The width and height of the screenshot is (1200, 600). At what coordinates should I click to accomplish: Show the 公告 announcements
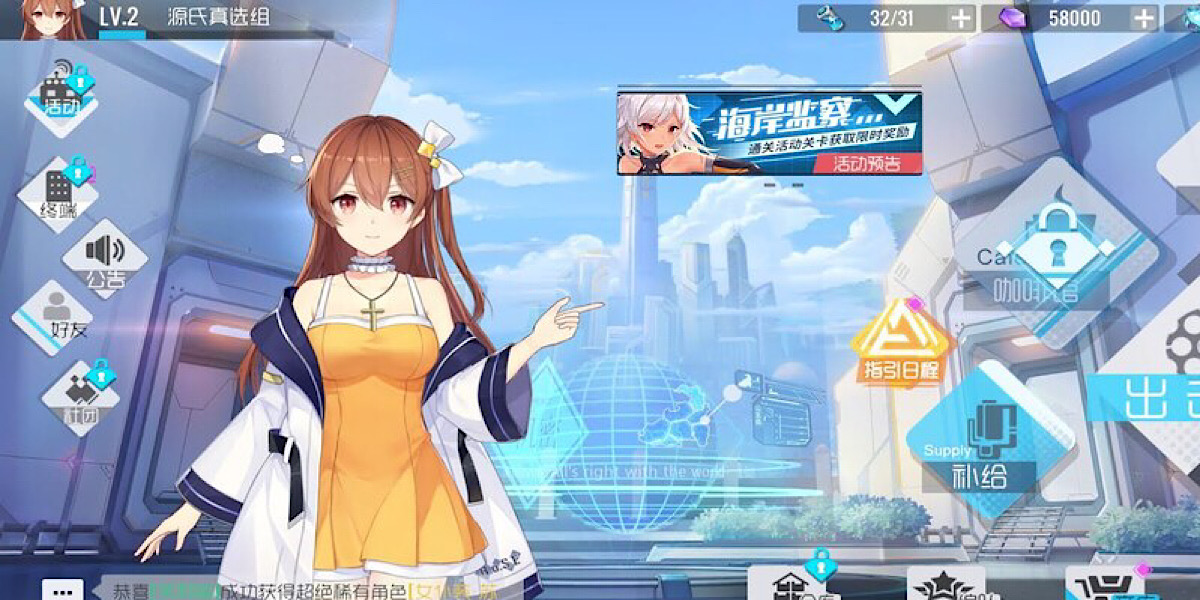coord(105,258)
